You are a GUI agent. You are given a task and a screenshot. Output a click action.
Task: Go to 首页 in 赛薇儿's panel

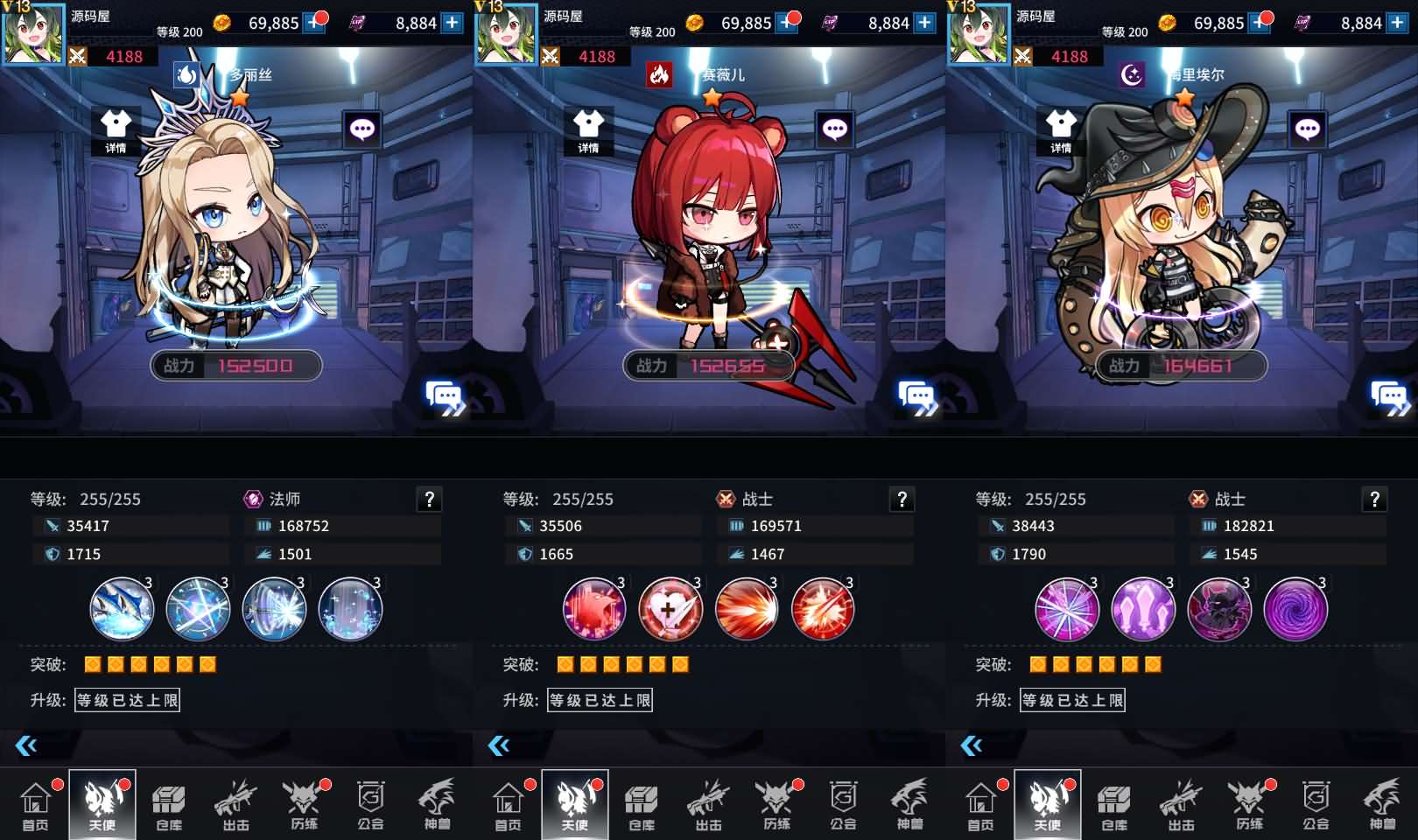click(x=508, y=806)
